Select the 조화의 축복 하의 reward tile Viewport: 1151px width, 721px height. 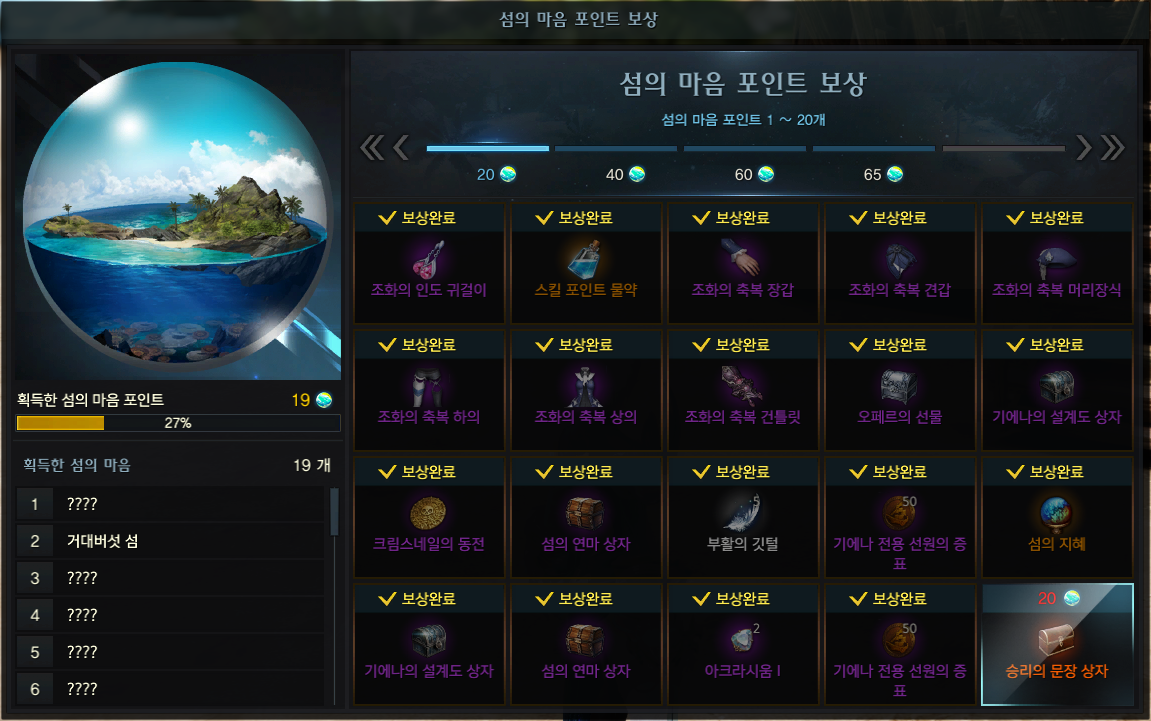pyautogui.click(x=429, y=391)
